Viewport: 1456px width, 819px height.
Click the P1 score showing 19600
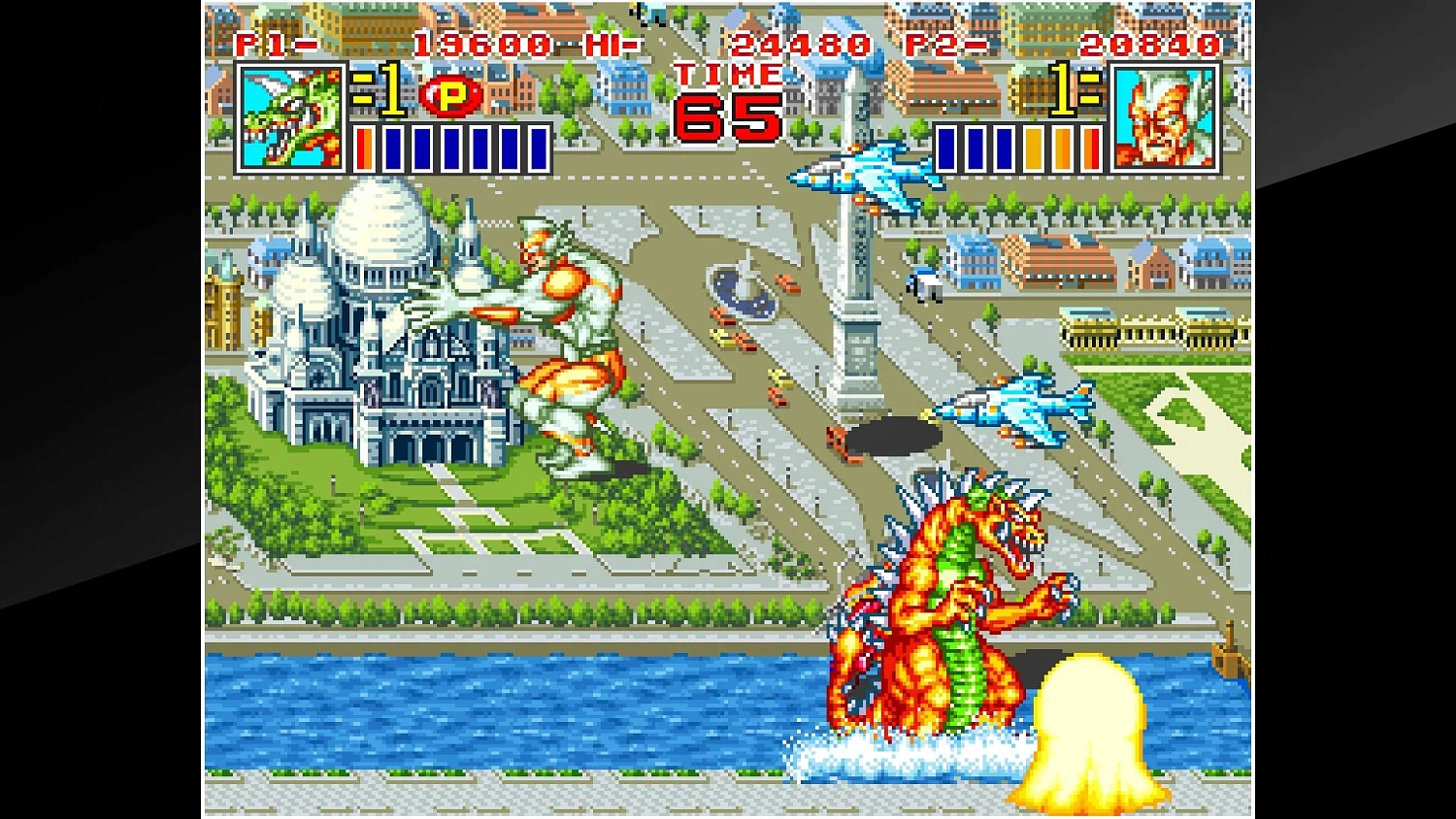point(480,43)
